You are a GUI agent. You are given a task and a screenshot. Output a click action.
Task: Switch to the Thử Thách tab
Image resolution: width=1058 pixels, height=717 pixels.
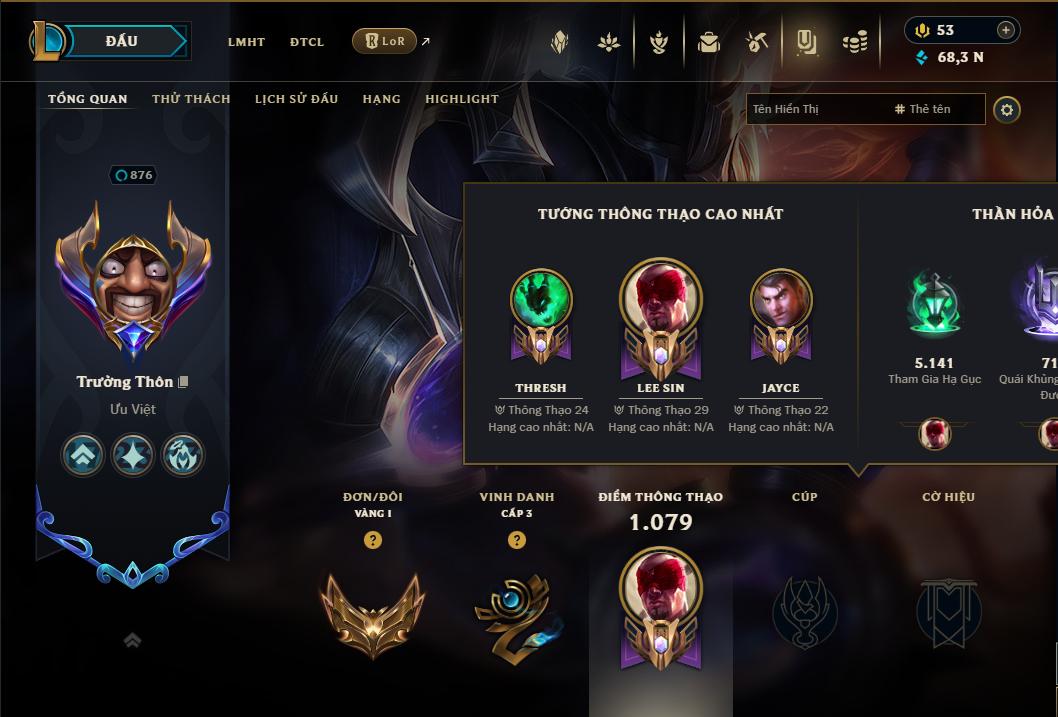coord(191,99)
